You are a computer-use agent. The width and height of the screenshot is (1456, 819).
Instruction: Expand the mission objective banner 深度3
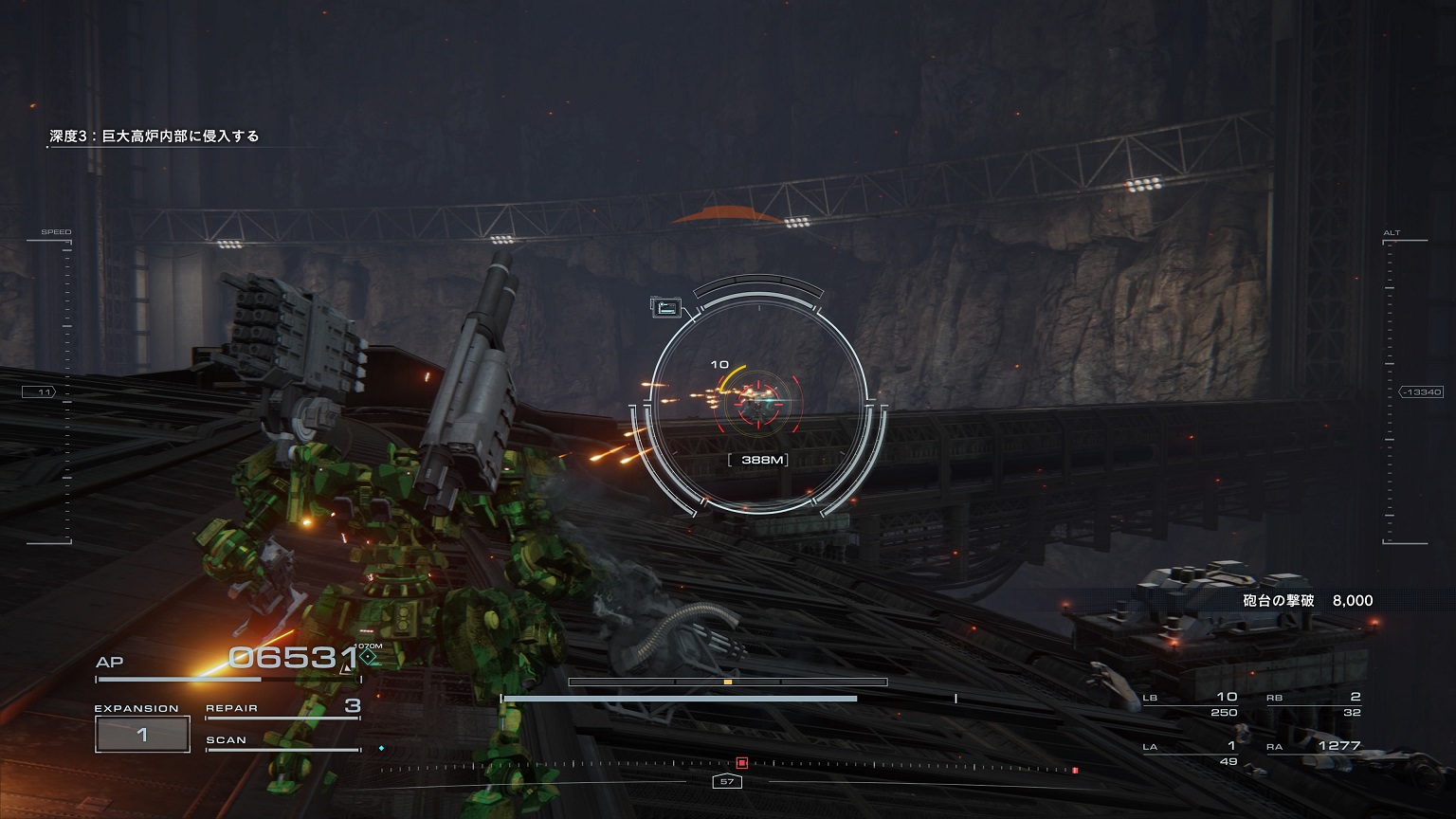point(154,136)
